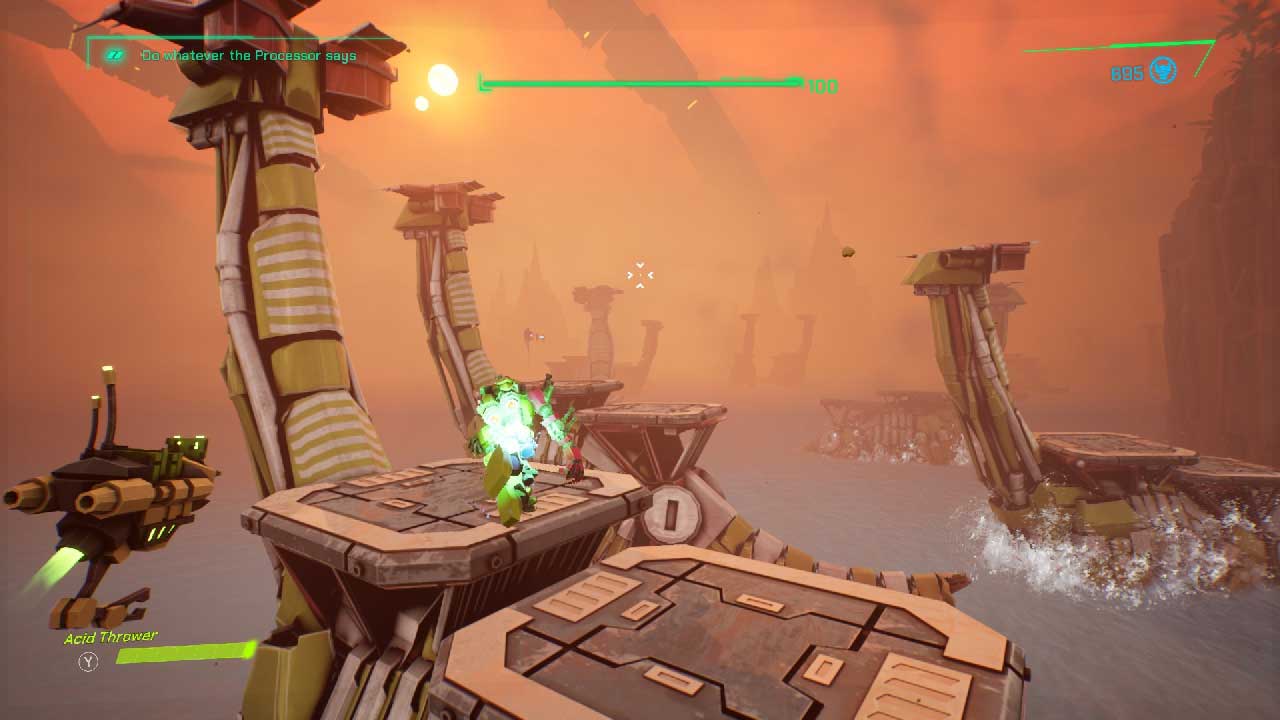Click the blue currency icon beside 695

click(1162, 71)
